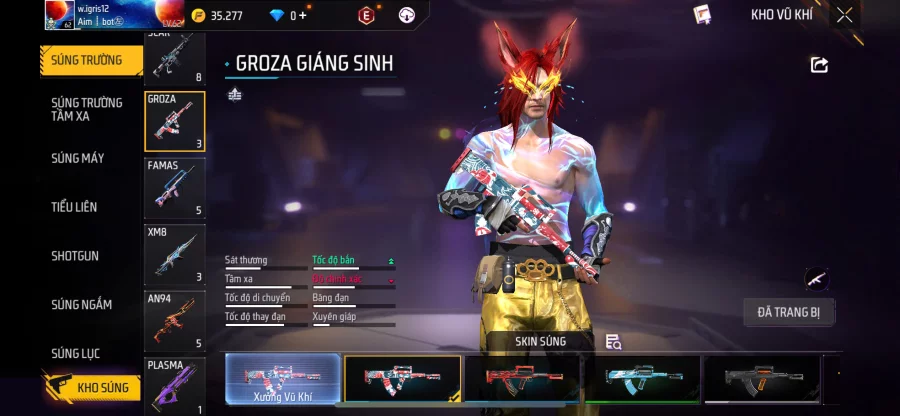Viewport: 900px width, 416px height.
Task: Open the skin search icon beside Skin Súng
Action: (x=614, y=342)
